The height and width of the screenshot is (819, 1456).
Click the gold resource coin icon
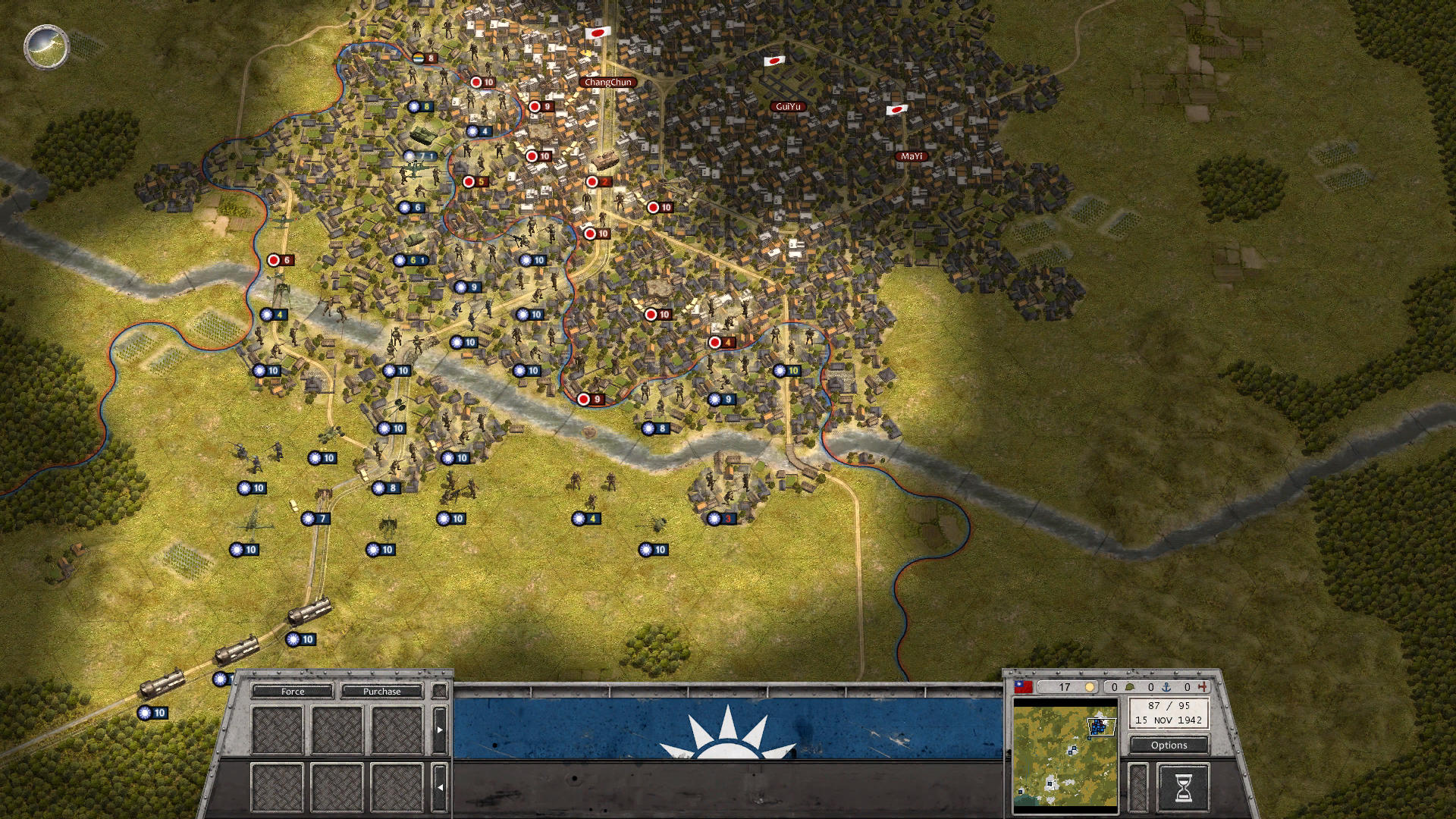[1089, 686]
